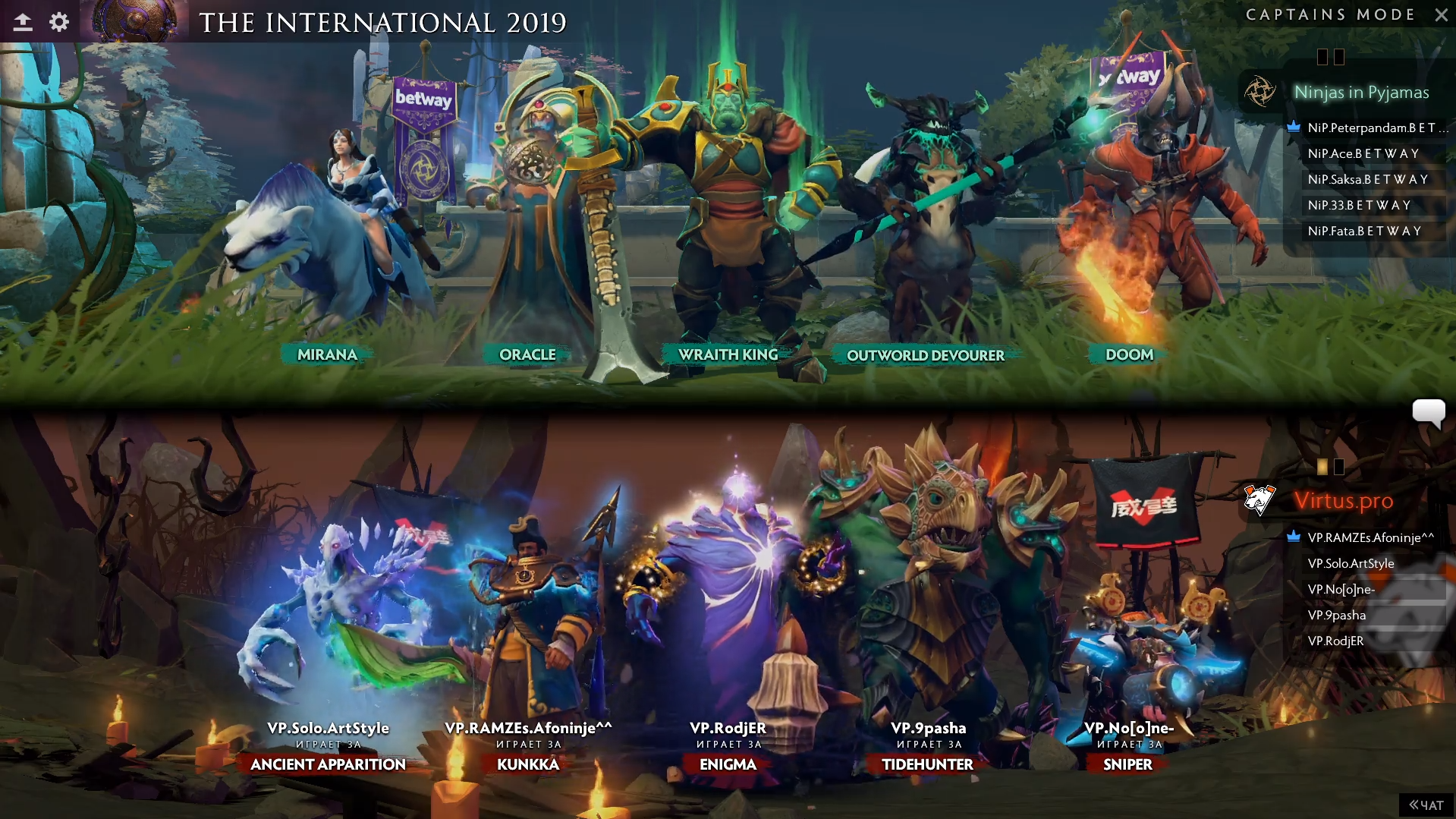
Task: Choose VP.No[o]ne- from the roster list
Action: click(x=1341, y=589)
